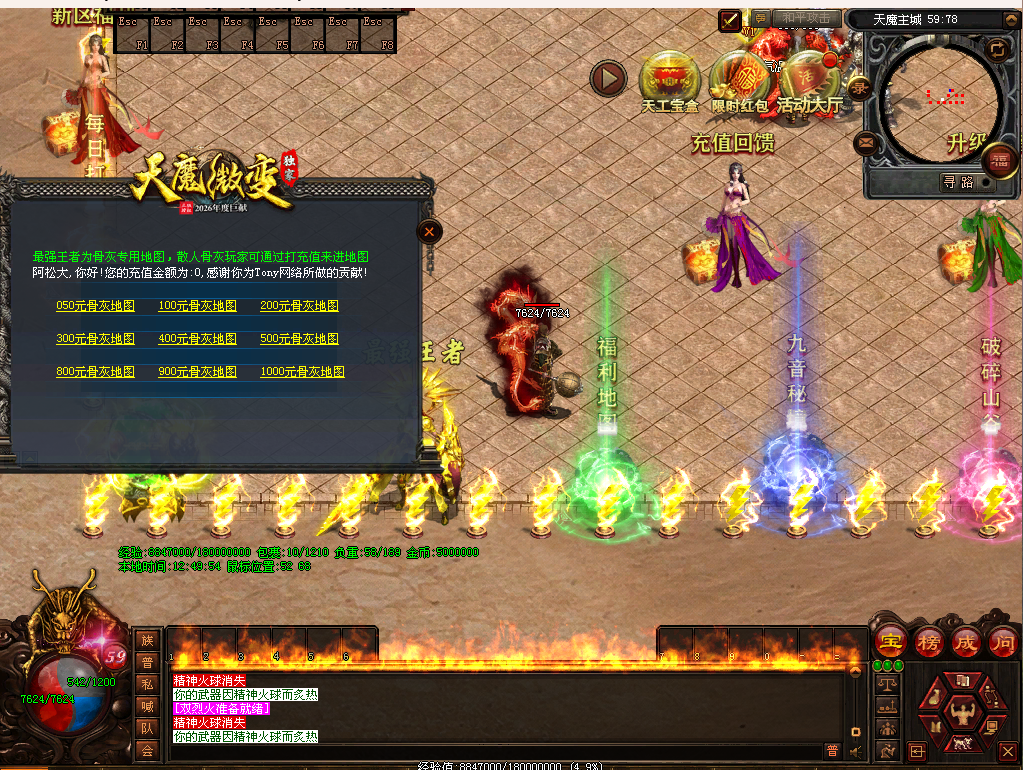This screenshot has width=1023, height=770.
Task: Open the 宝 treasure round button
Action: point(890,642)
